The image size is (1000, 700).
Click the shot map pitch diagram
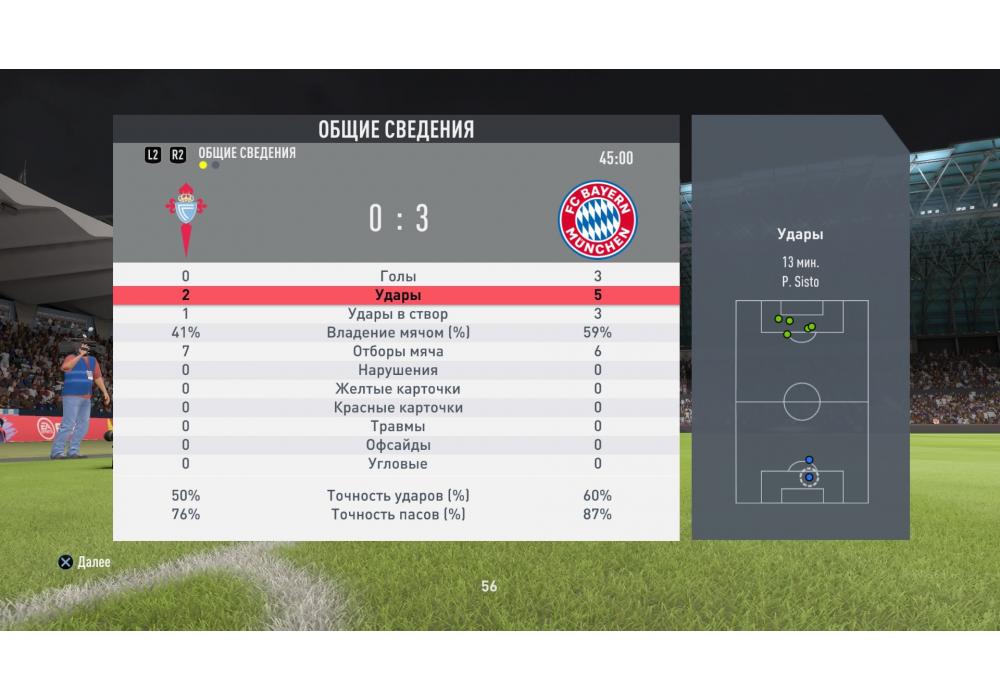pos(801,402)
